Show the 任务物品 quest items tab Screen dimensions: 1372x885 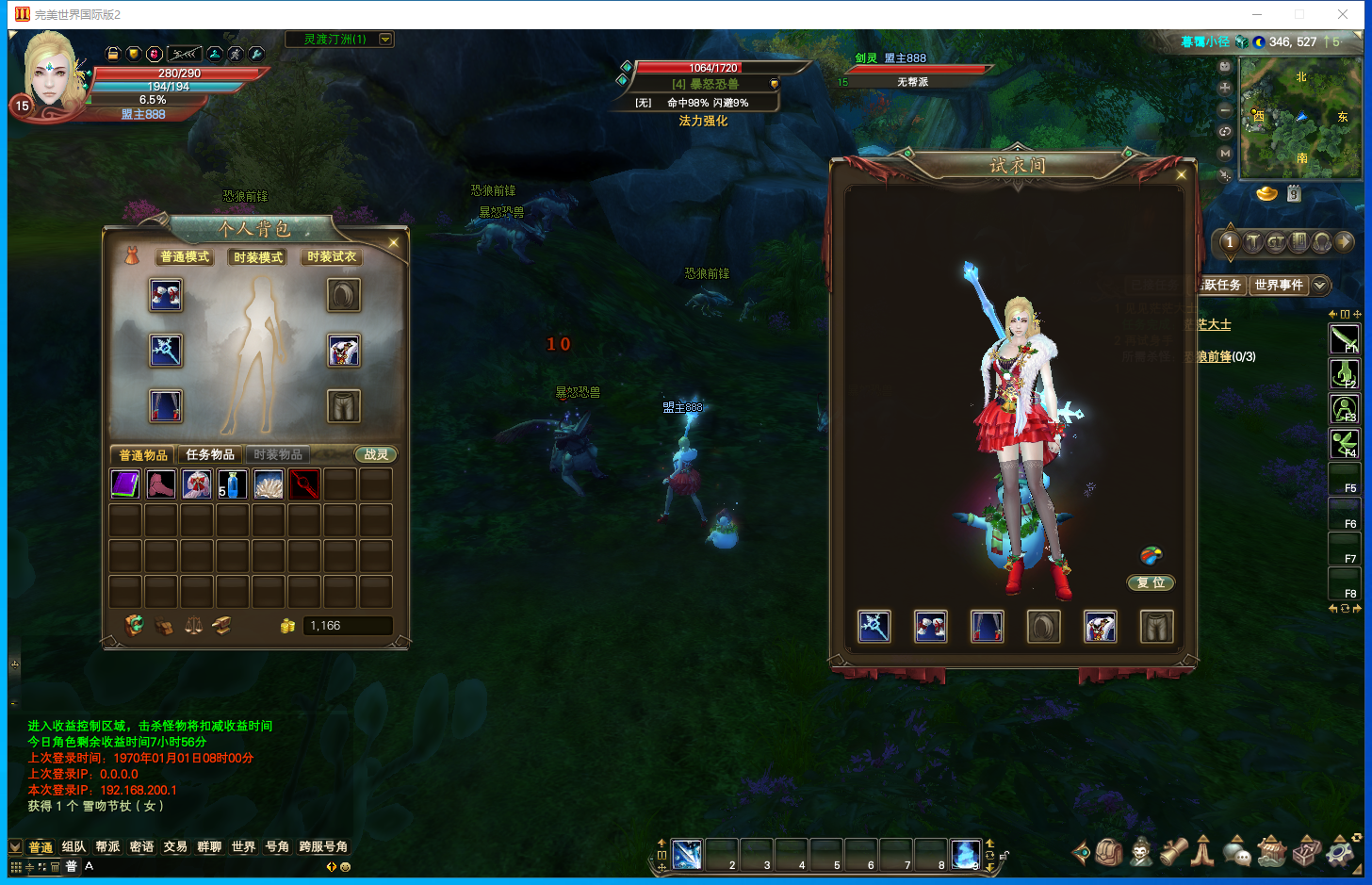[x=210, y=454]
